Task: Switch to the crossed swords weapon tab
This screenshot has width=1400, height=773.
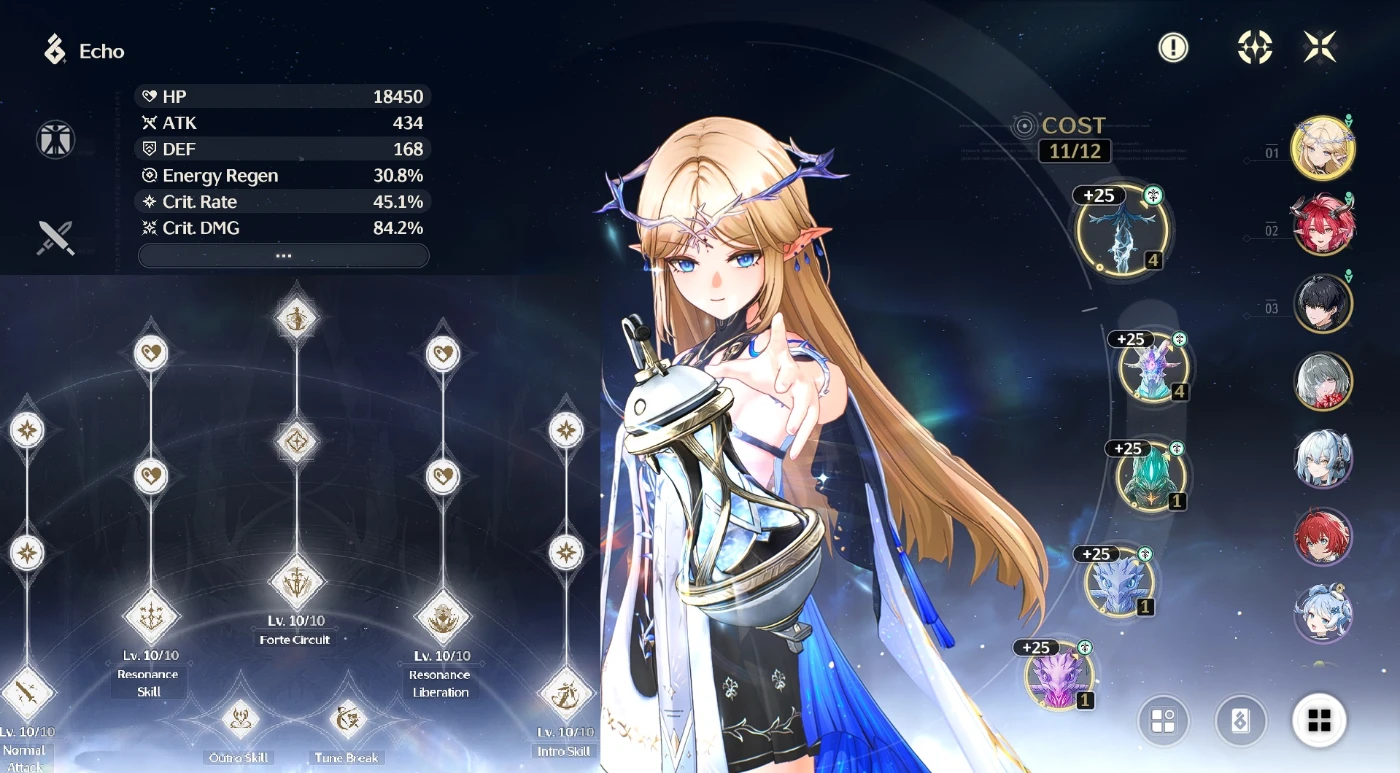Action: [x=56, y=237]
